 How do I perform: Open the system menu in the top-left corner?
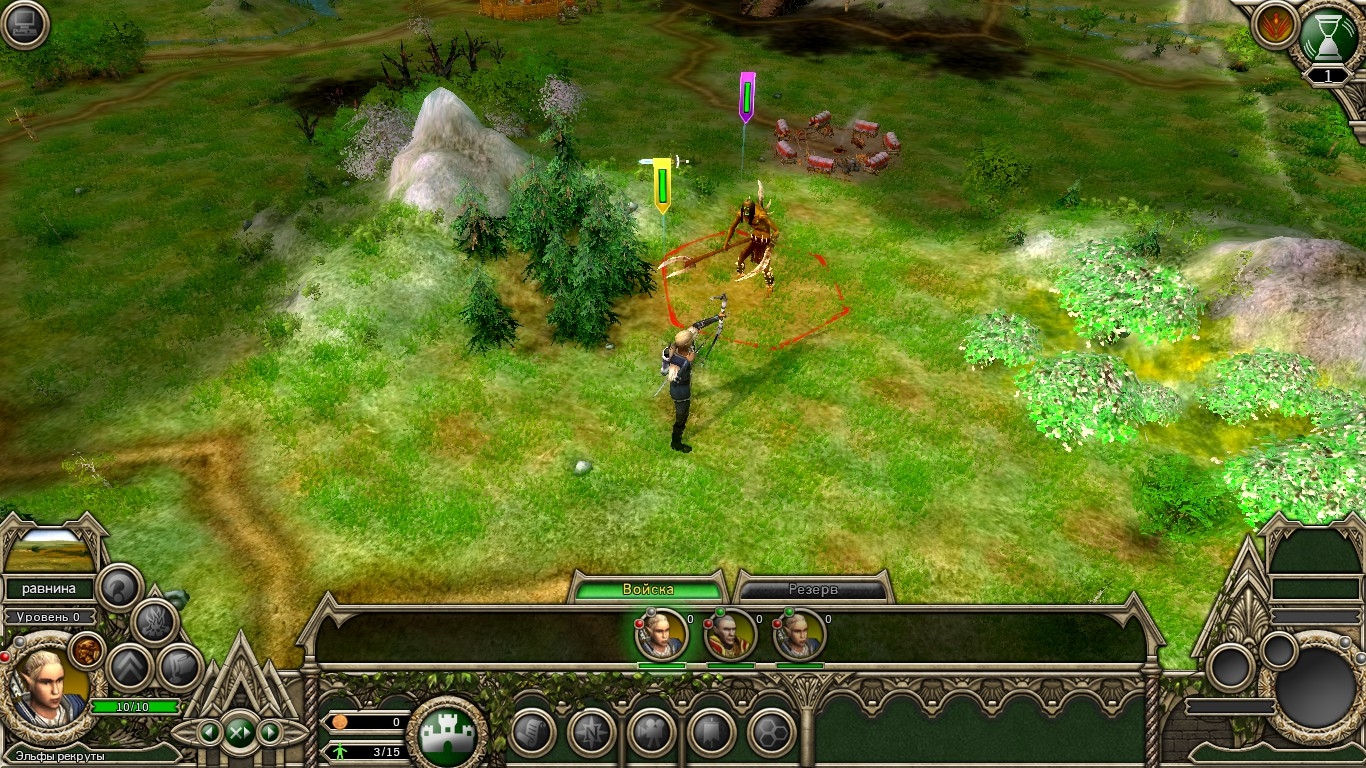click(x=24, y=25)
